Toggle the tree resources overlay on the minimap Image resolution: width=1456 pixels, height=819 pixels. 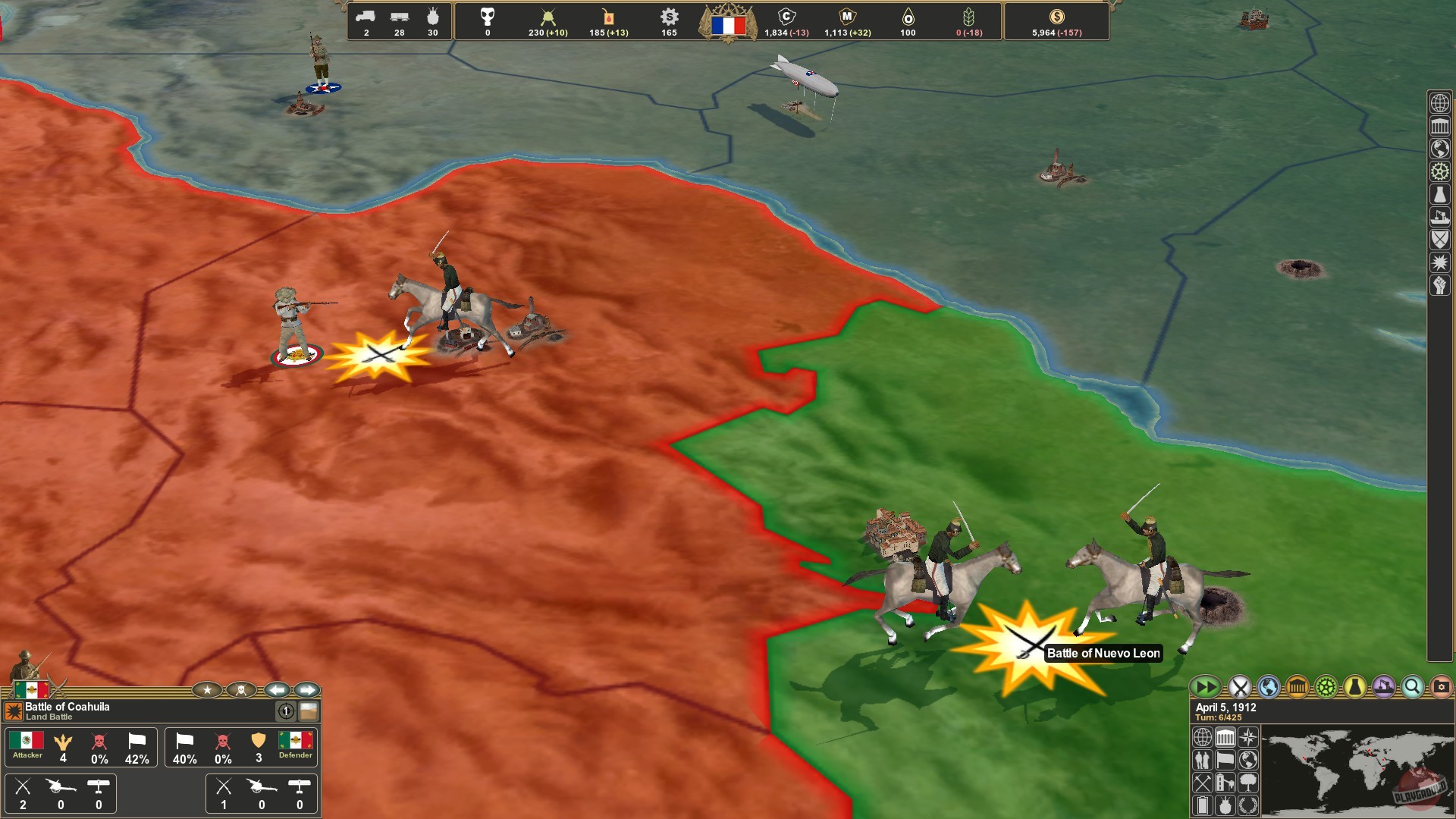coord(1247,782)
